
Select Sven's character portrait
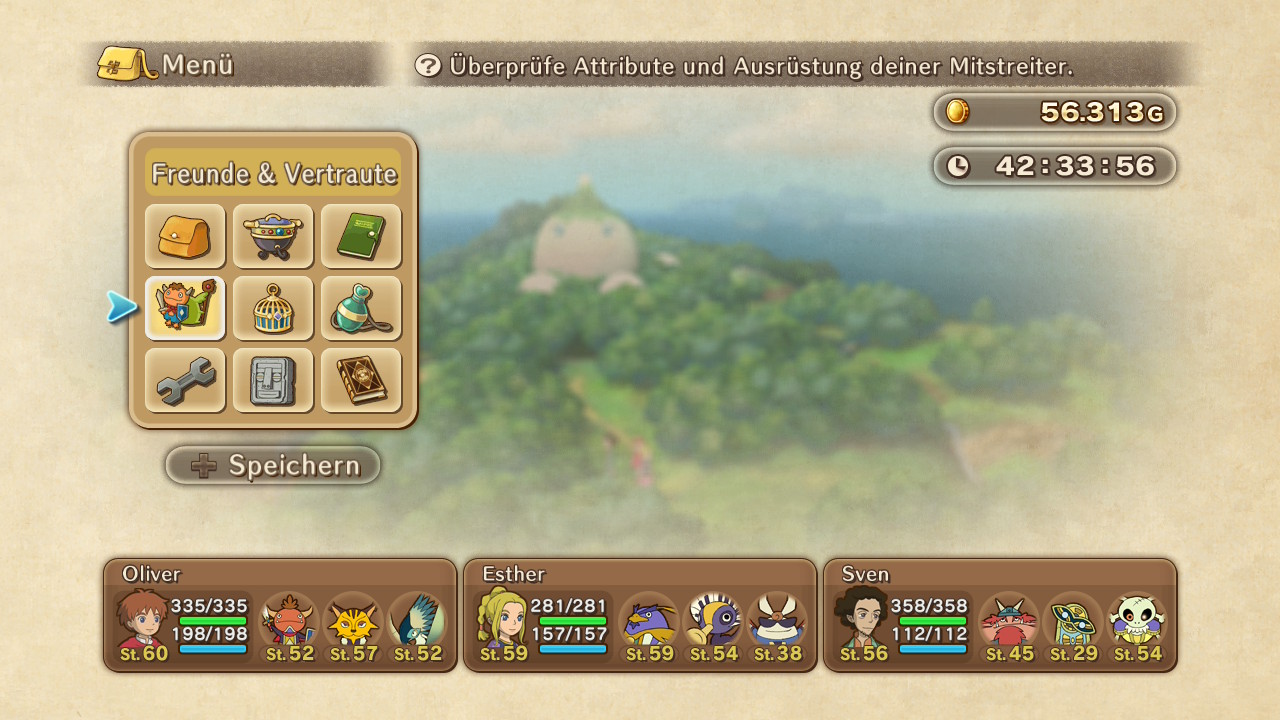tap(862, 622)
